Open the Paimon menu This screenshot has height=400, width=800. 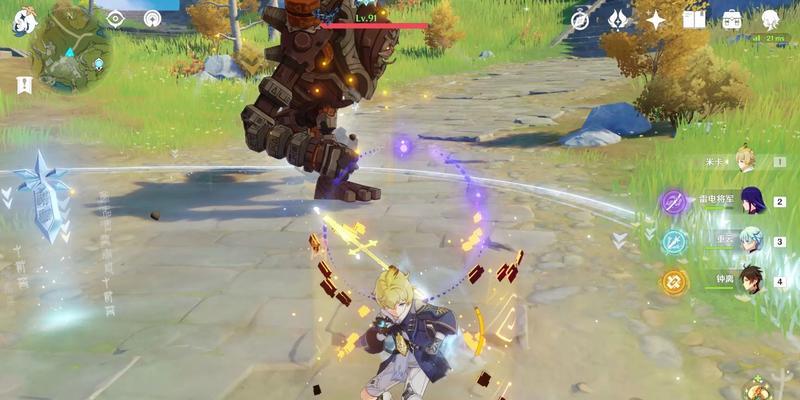(x=24, y=20)
